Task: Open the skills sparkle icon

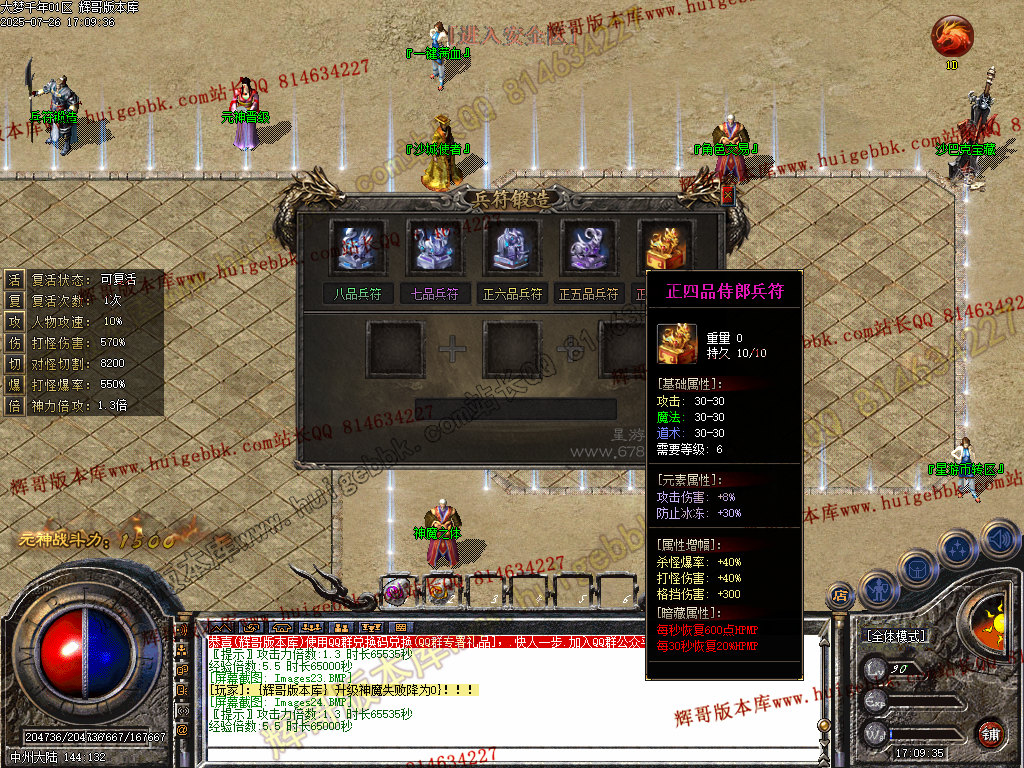Action: click(x=958, y=549)
